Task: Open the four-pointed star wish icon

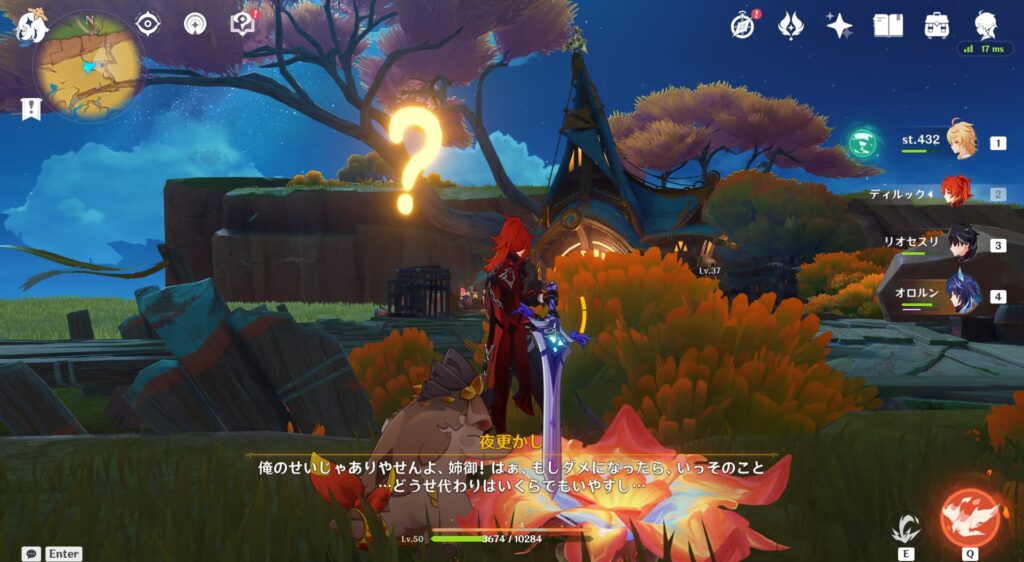Action: tap(839, 26)
